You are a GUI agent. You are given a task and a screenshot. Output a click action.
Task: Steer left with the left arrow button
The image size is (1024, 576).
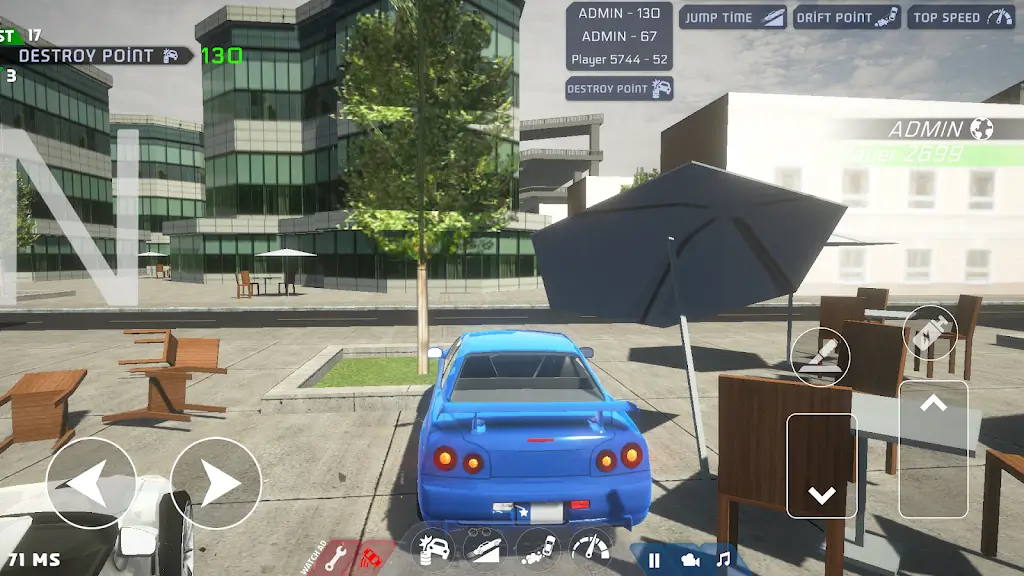click(x=91, y=484)
